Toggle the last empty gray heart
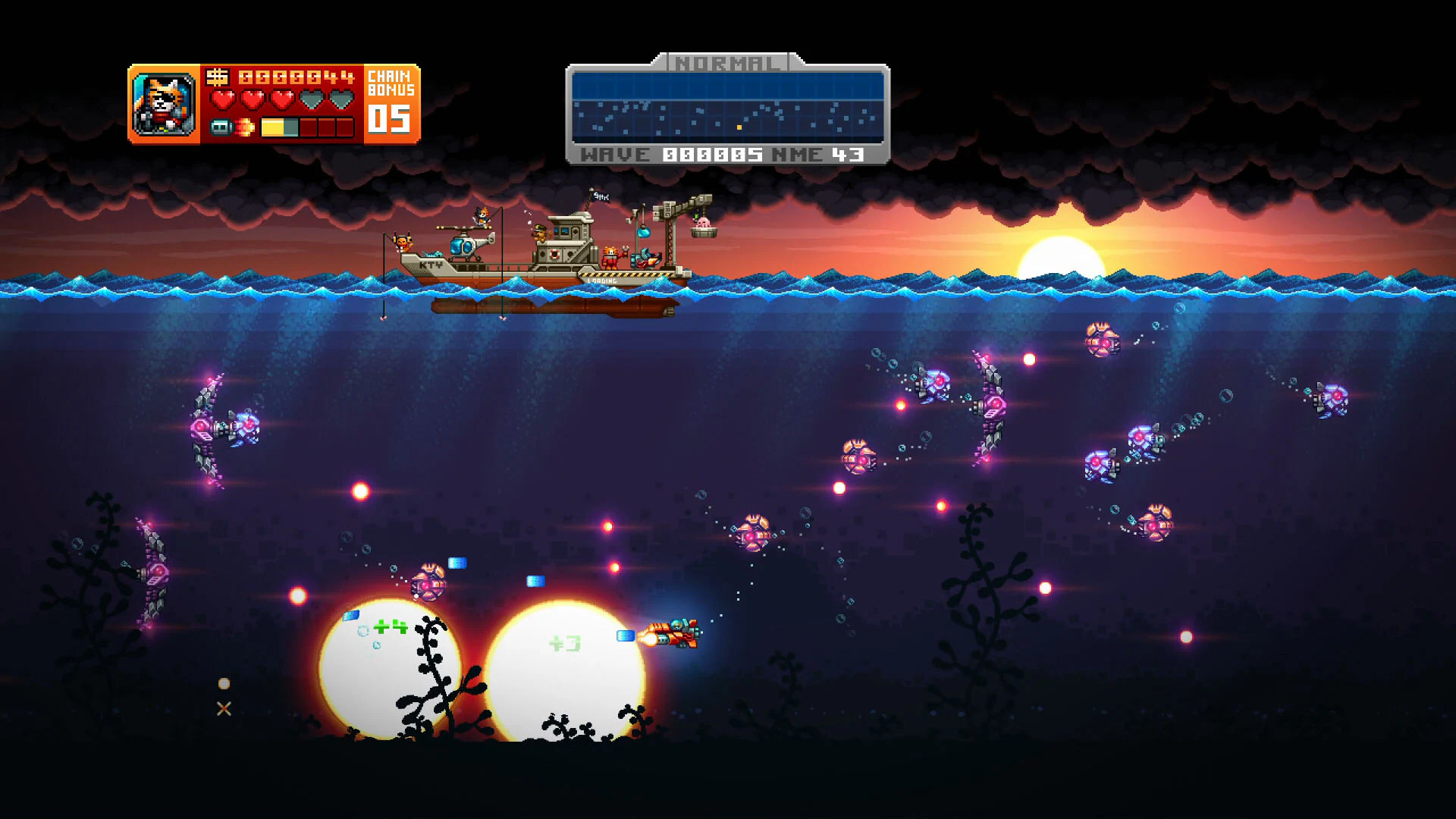 coord(341,99)
